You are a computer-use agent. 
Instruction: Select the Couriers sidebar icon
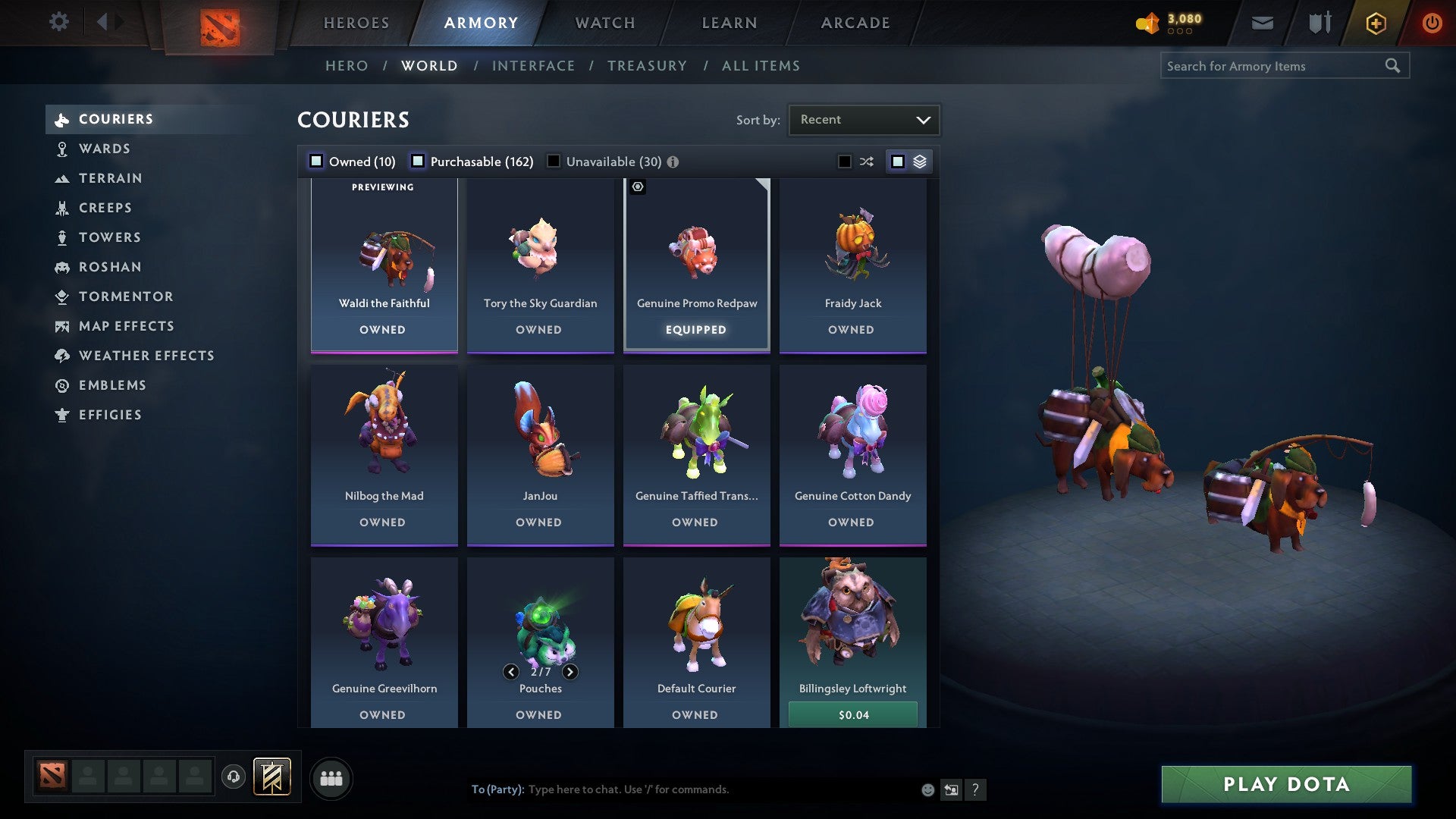click(x=62, y=119)
